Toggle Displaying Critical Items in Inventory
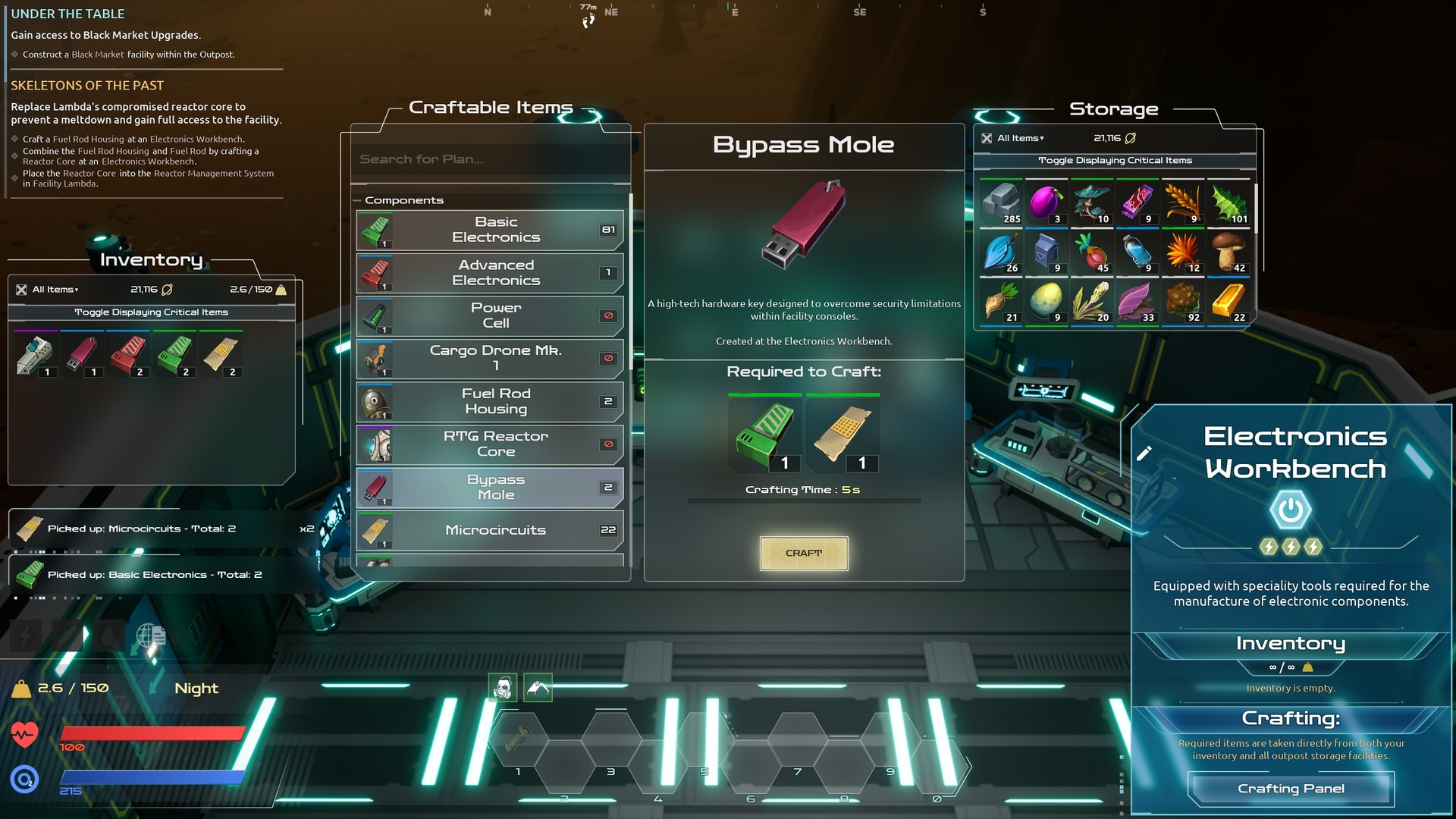This screenshot has height=819, width=1456. (x=151, y=312)
